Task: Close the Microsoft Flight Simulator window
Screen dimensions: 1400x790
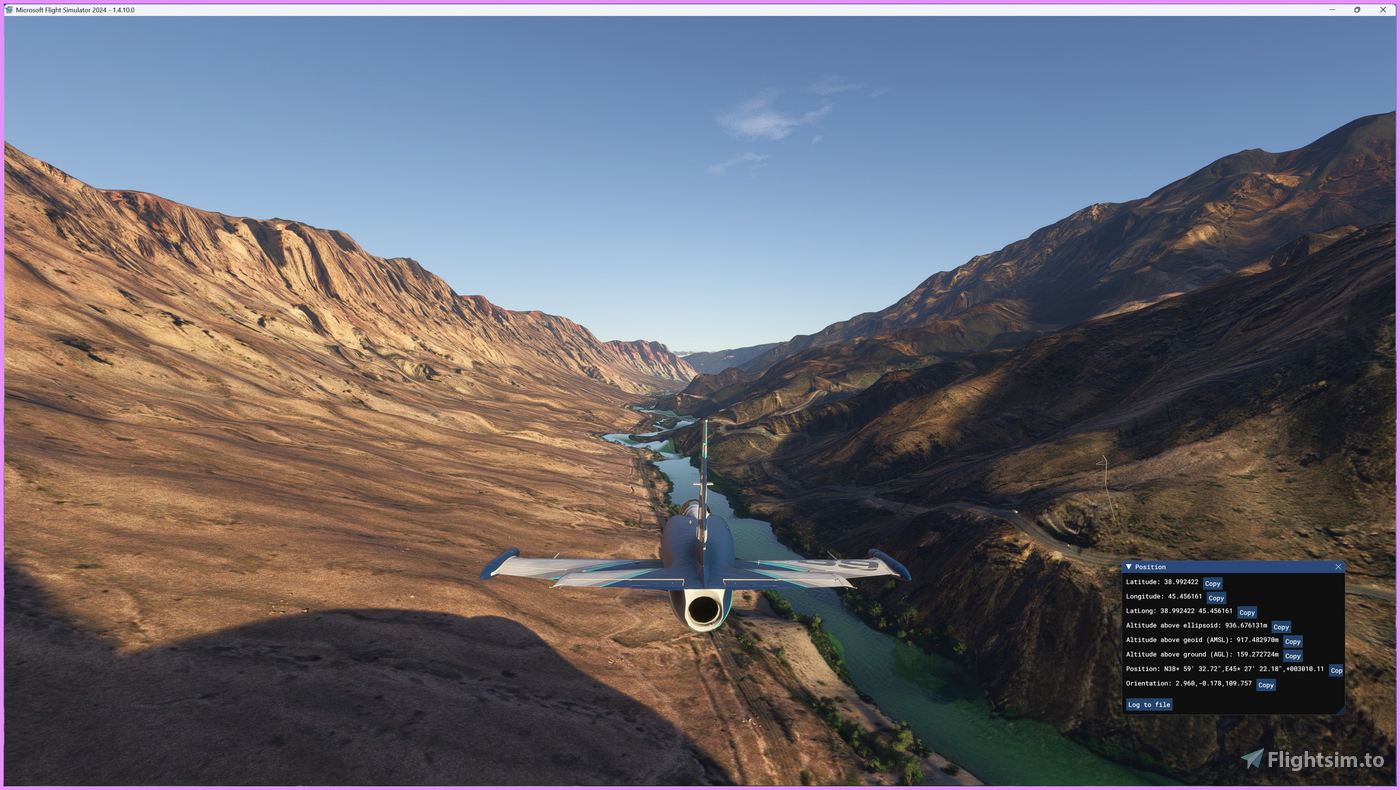Action: (x=1383, y=10)
